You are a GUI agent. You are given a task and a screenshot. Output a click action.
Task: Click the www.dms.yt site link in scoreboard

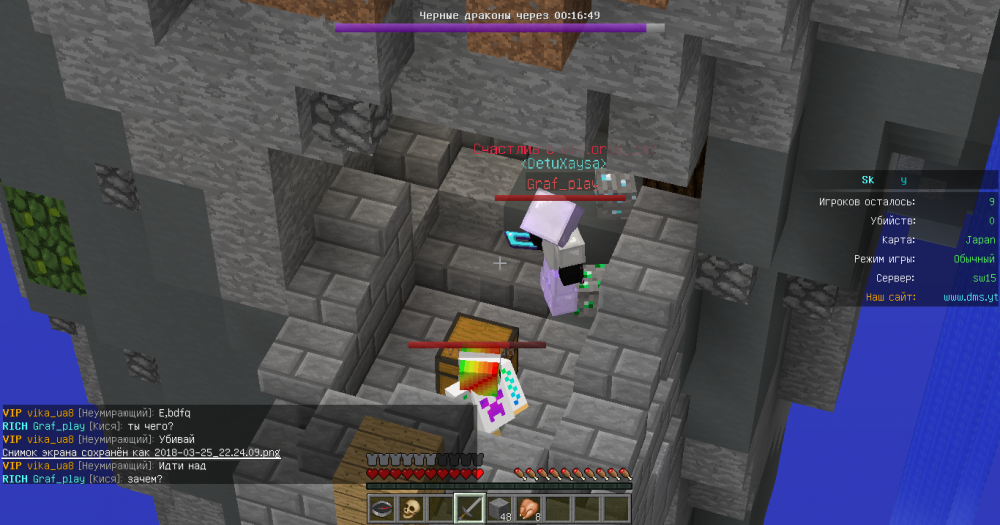coord(969,297)
